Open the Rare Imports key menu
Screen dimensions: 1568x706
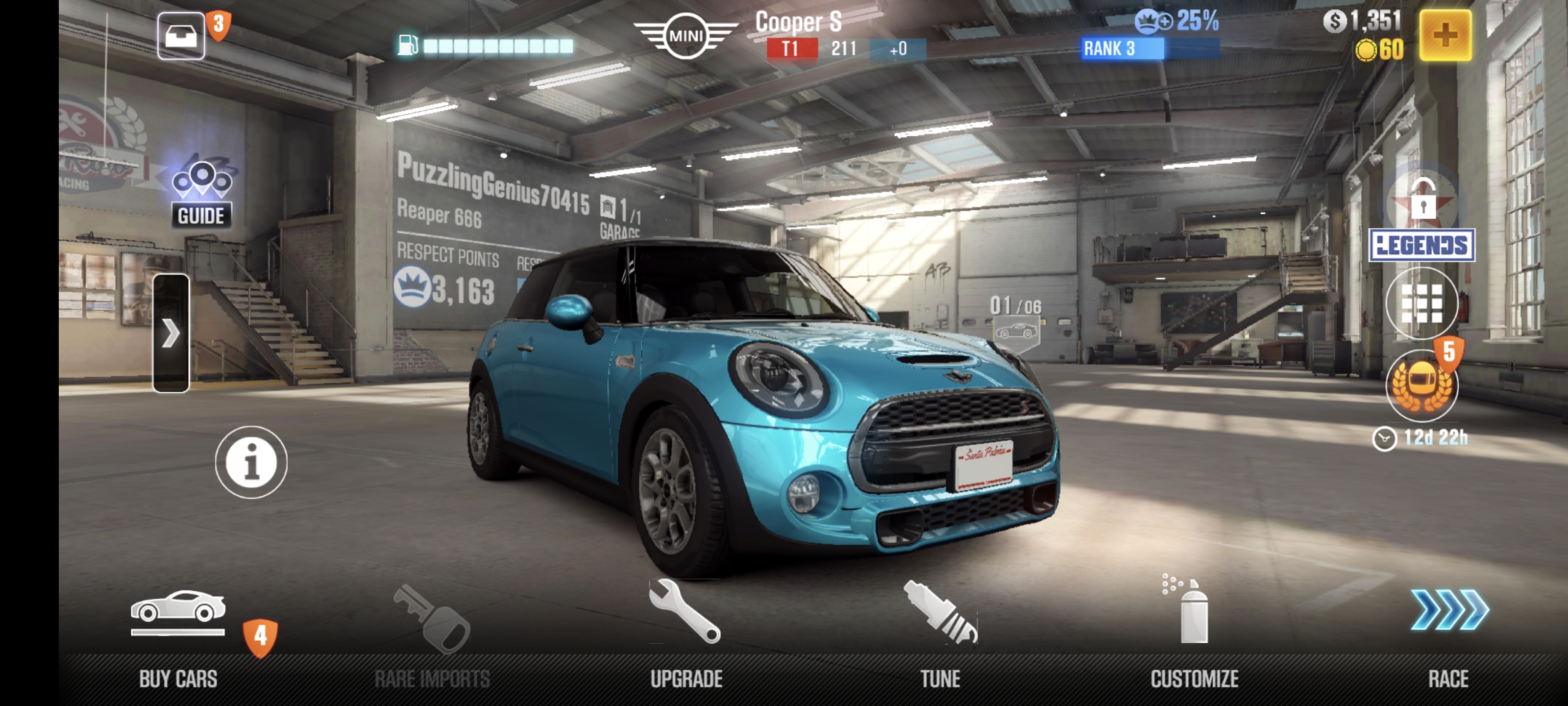432,633
